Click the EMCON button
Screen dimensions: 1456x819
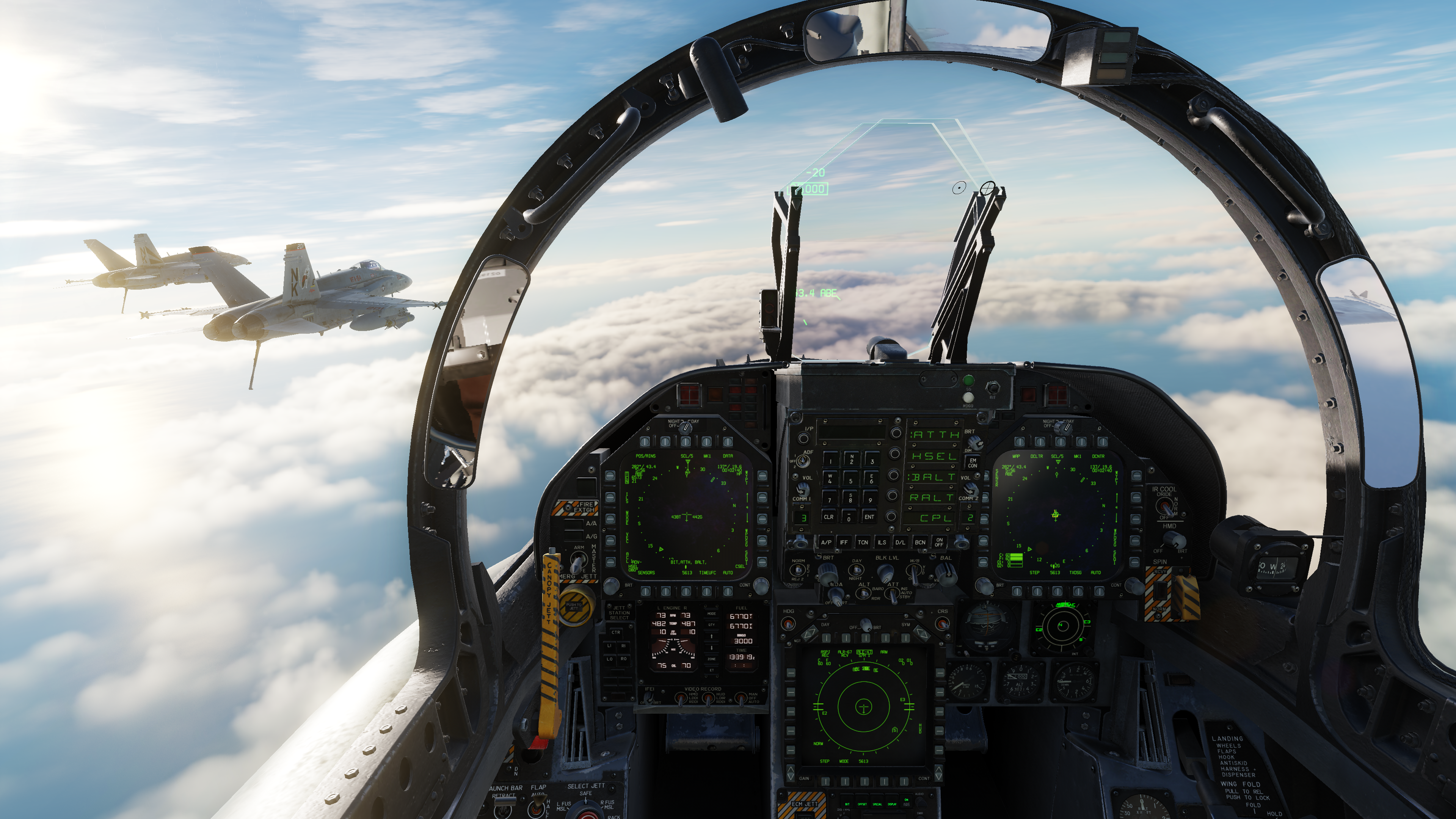click(973, 463)
